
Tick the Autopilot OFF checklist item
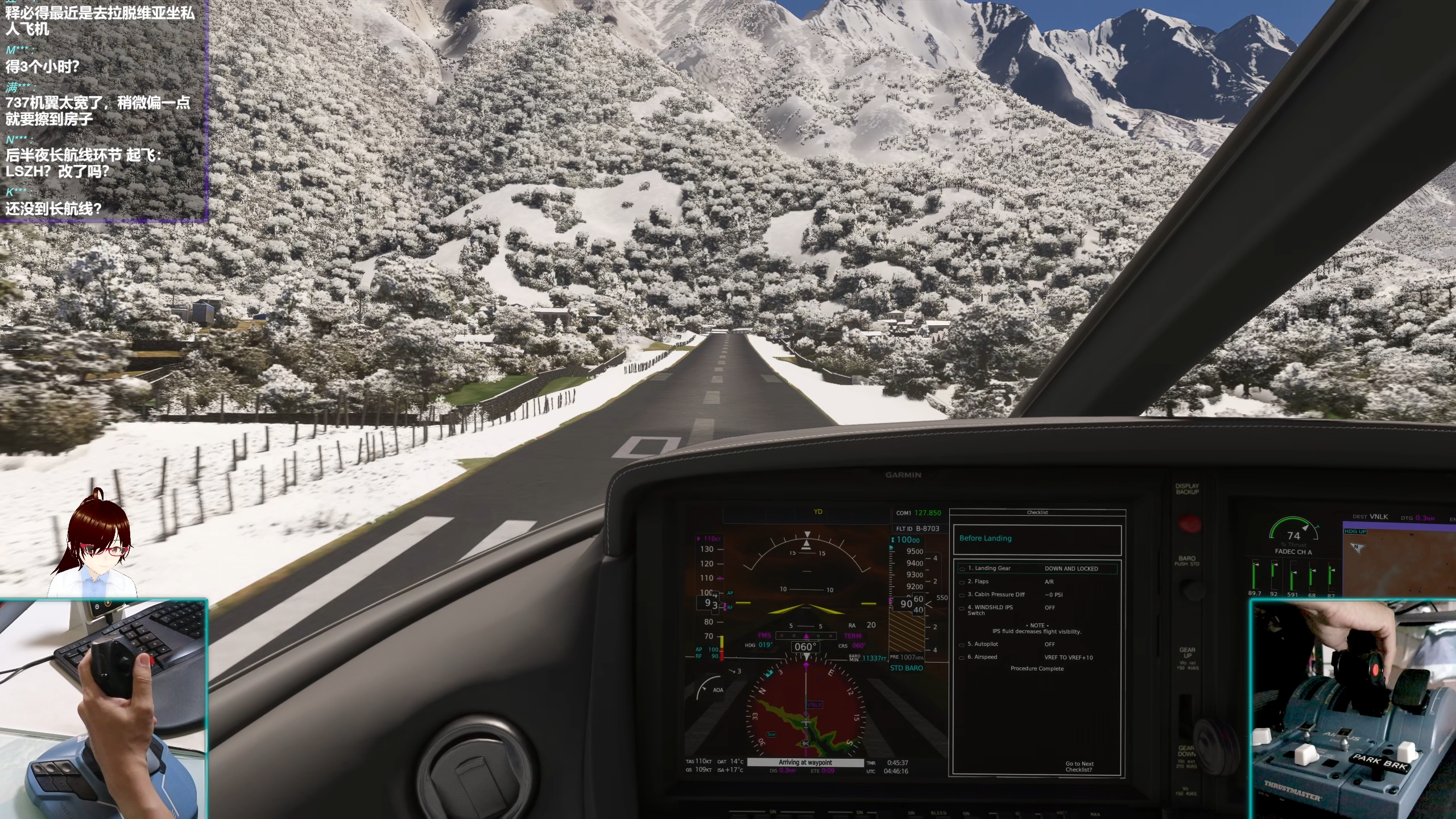[962, 644]
